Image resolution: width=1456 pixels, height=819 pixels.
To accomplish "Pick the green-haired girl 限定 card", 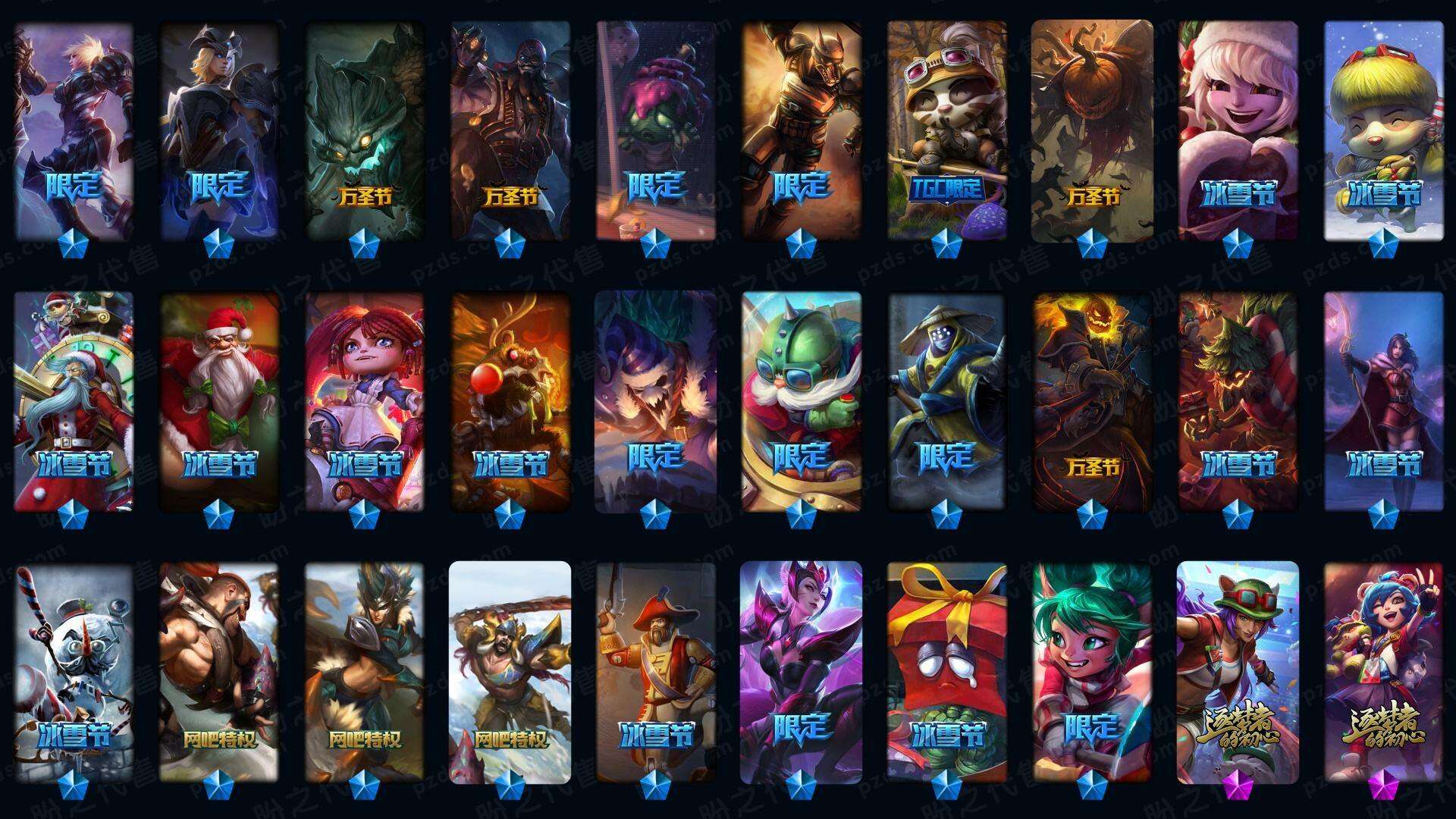I will pos(1092,673).
